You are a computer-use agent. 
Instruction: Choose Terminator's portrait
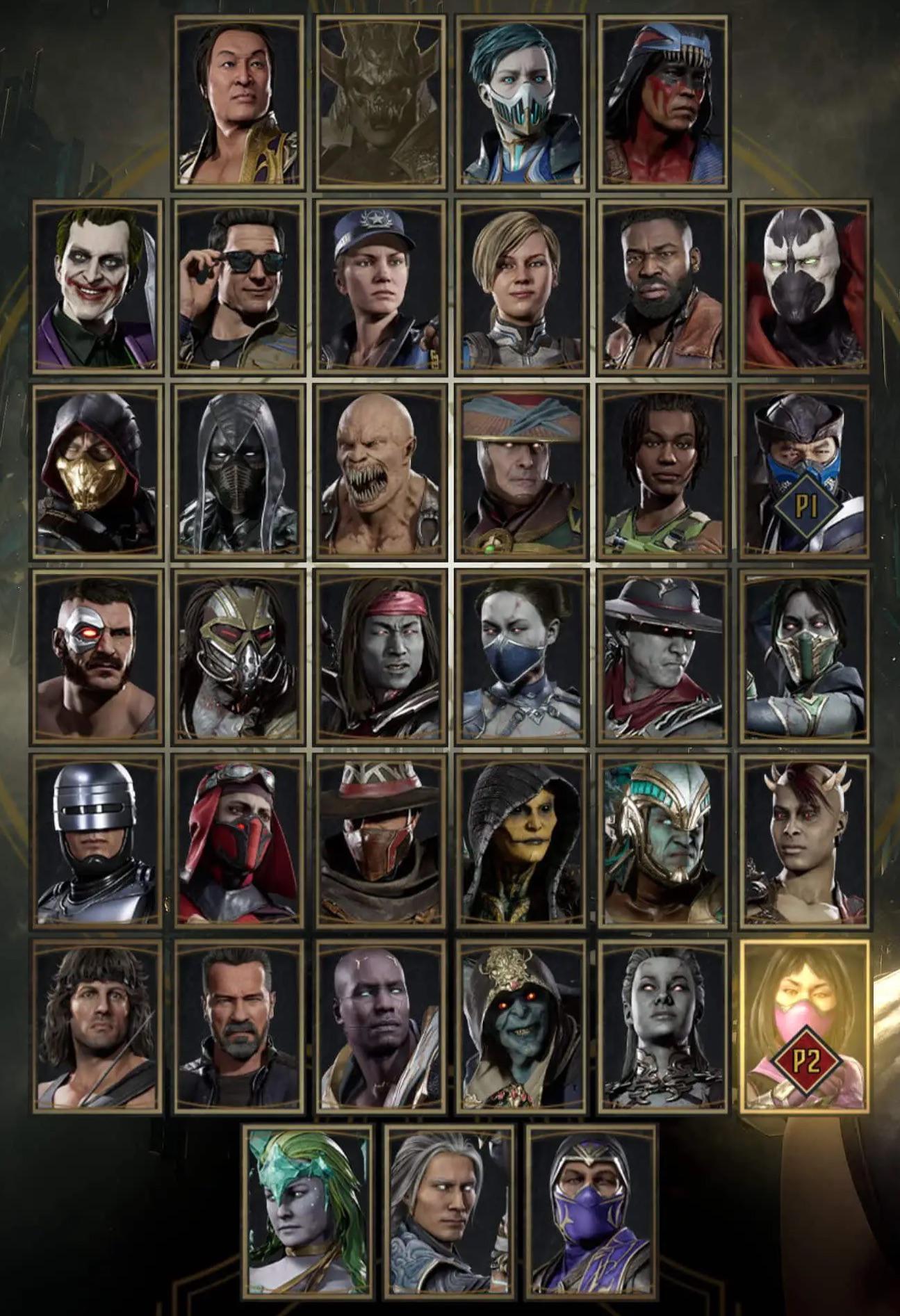point(240,1036)
